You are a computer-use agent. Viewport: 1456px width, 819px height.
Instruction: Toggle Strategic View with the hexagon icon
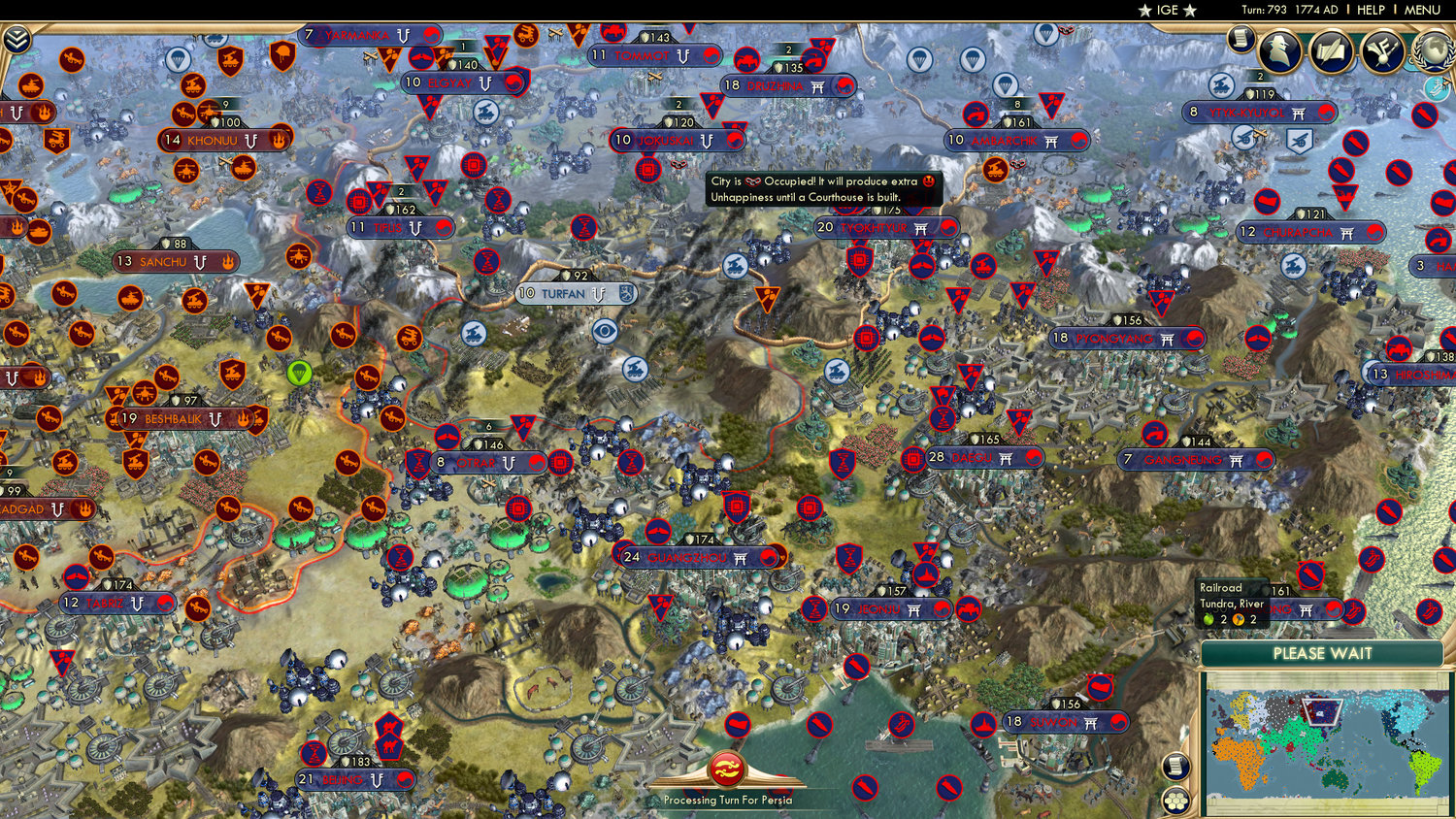point(1175,802)
